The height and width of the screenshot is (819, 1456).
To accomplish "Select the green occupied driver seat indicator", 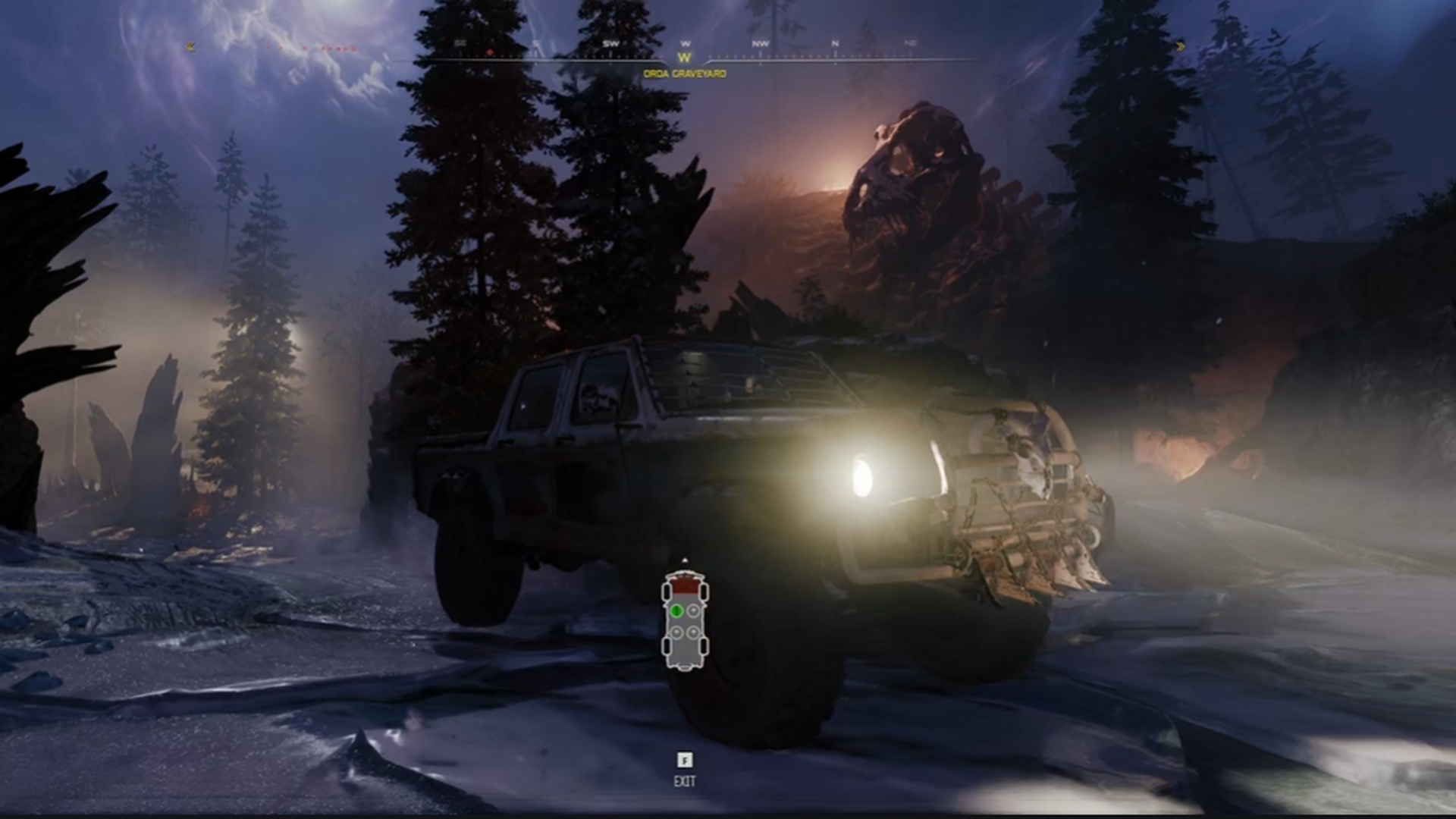I will [x=677, y=611].
